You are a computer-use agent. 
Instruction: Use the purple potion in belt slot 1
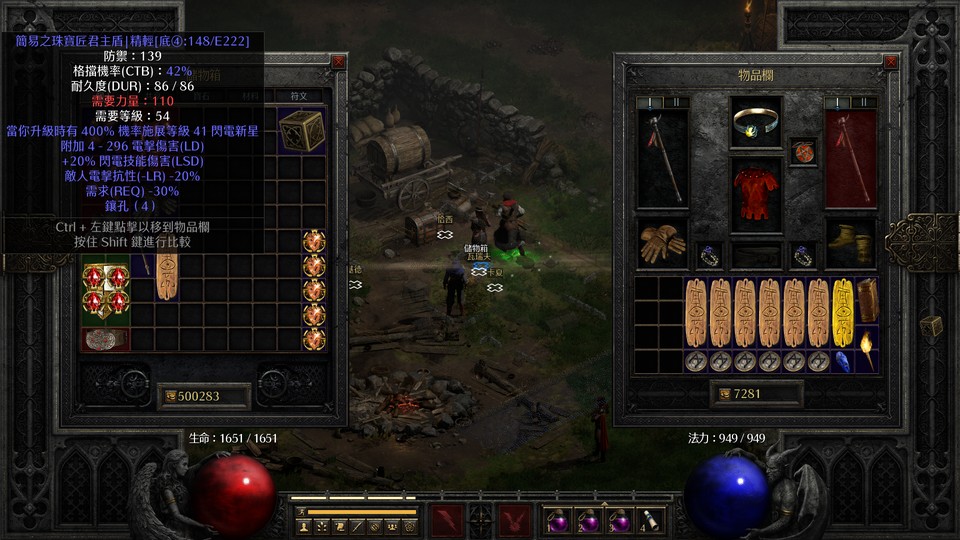coord(556,520)
